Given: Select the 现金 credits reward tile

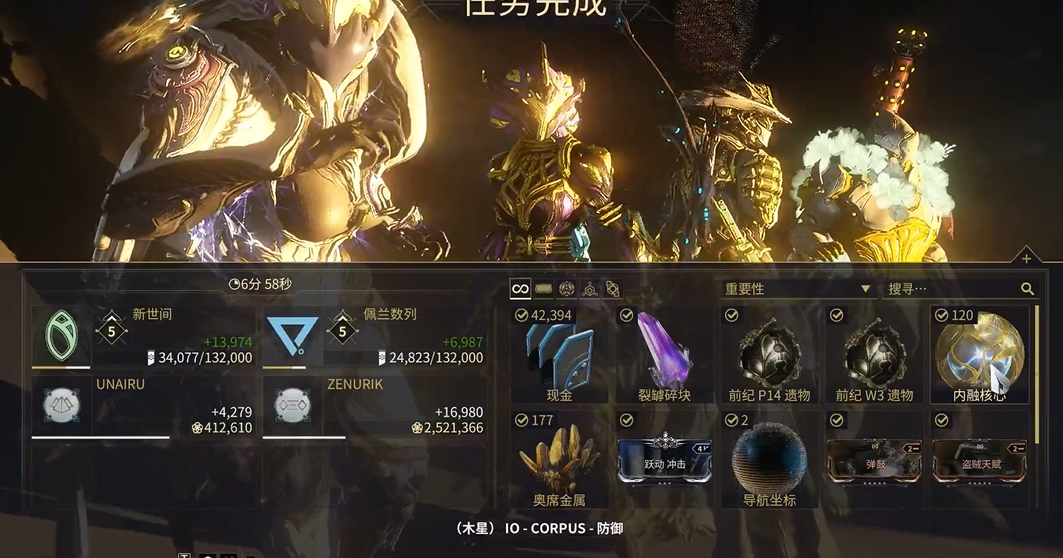Looking at the screenshot, I should click(x=561, y=356).
